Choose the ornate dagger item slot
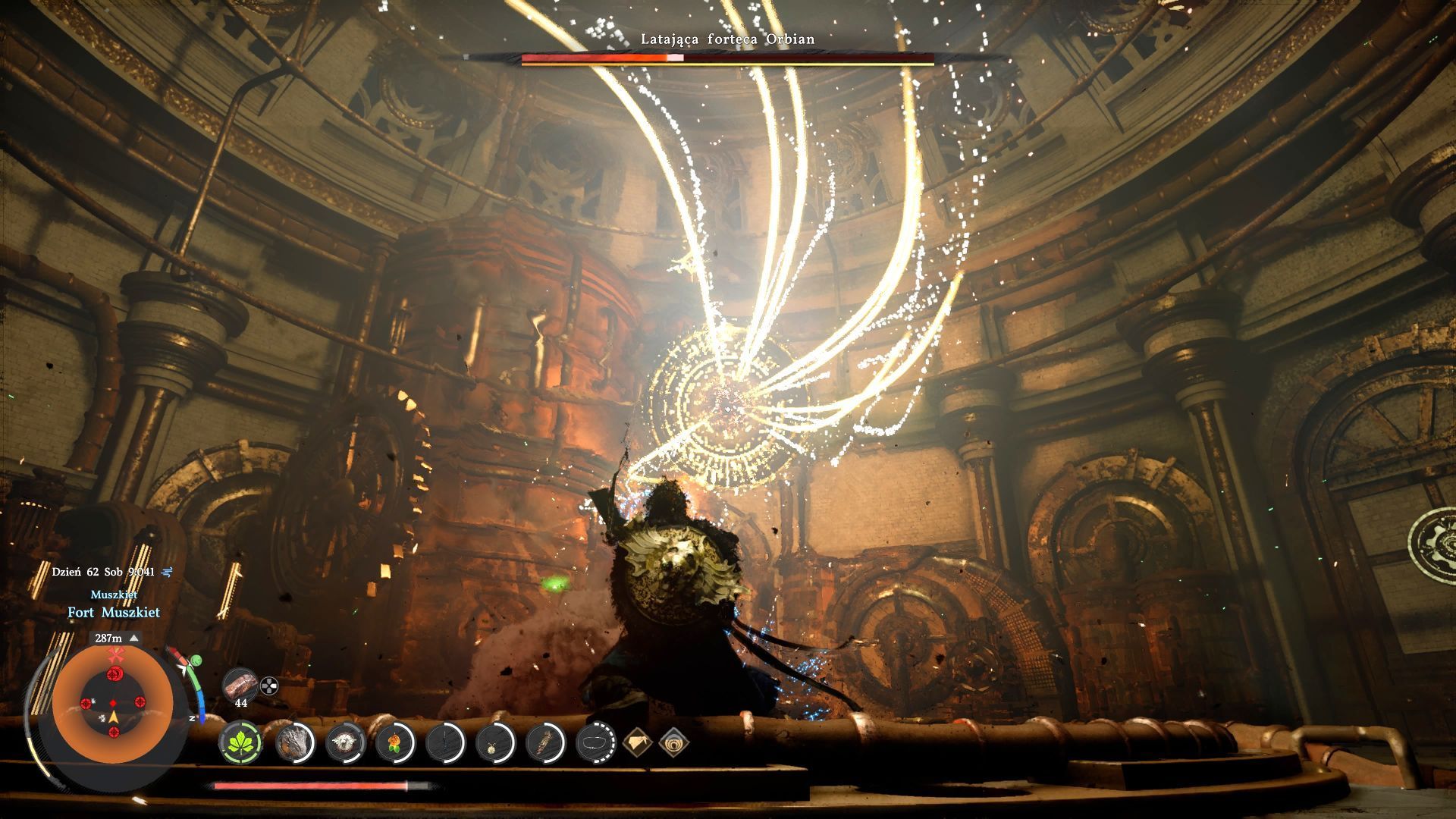Screen dimensions: 1456x819 click(544, 742)
